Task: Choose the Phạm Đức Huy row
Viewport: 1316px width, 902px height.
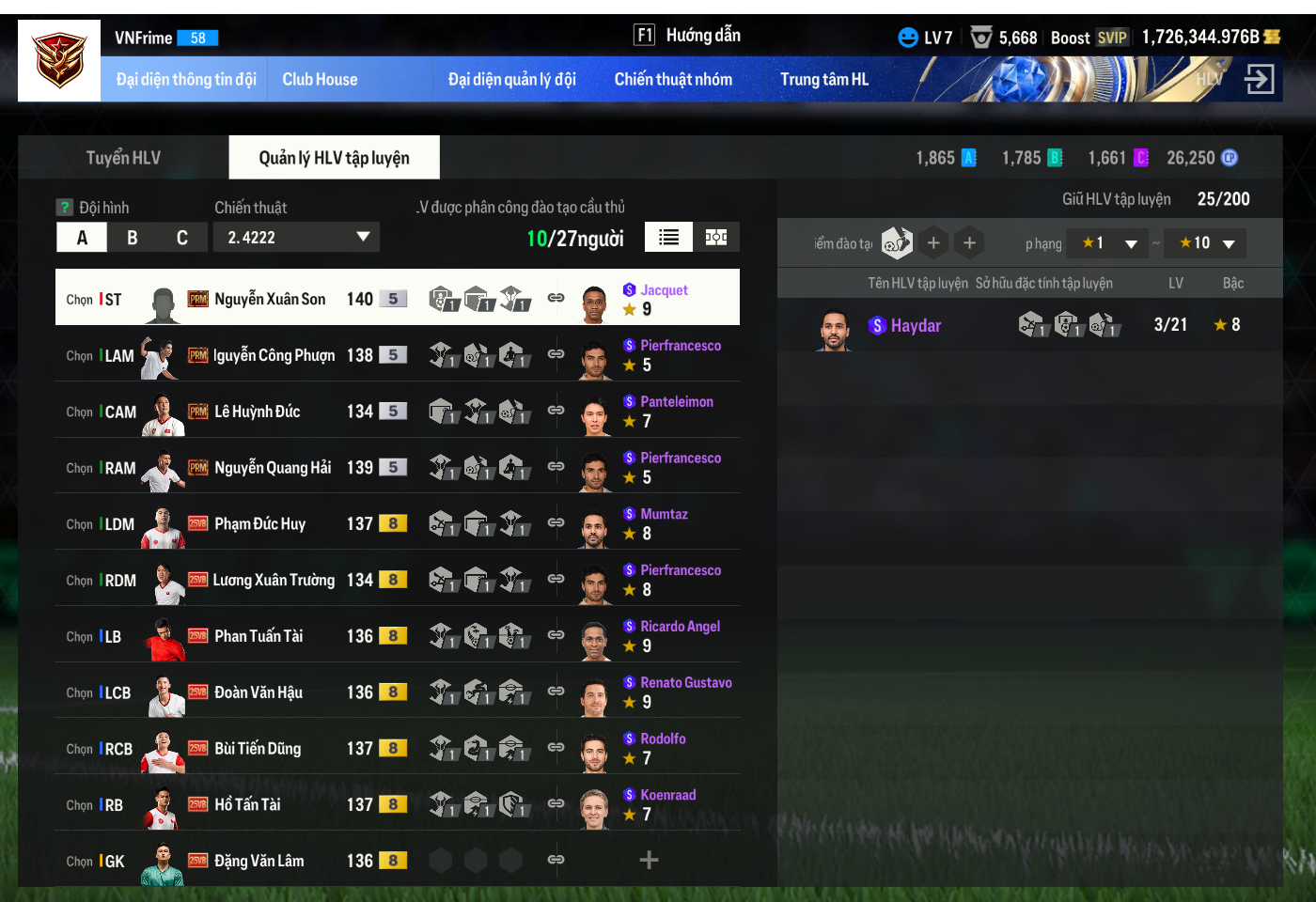Action: (260, 524)
